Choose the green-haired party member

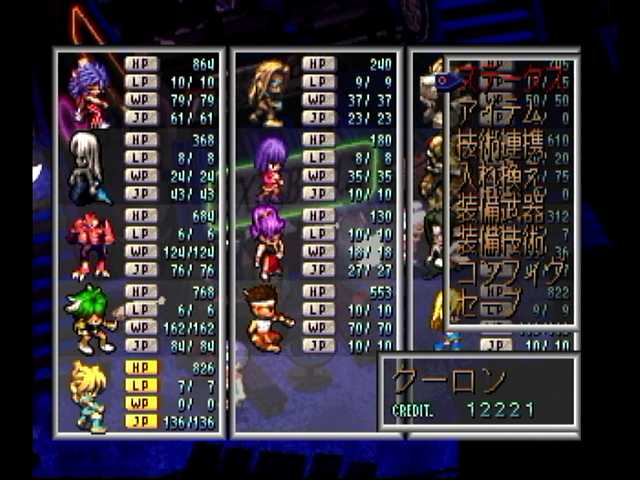click(x=90, y=320)
